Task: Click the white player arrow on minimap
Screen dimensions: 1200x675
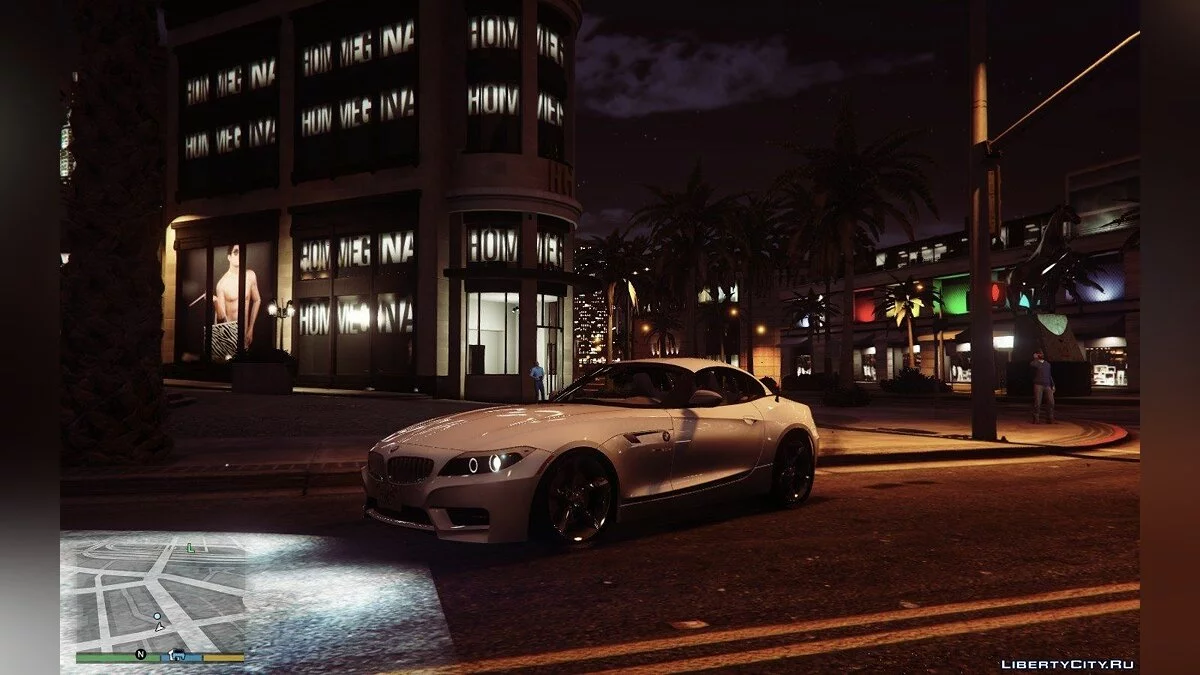Action: (158, 626)
